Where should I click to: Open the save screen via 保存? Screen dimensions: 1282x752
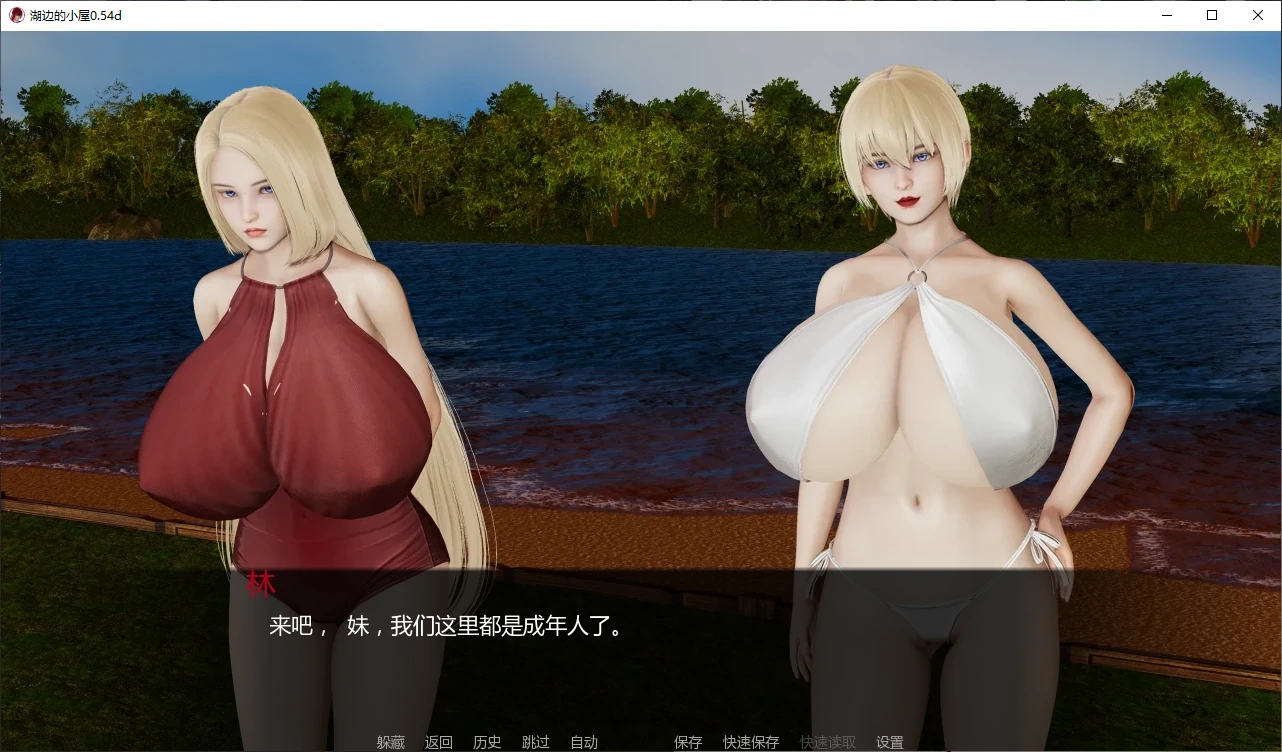[x=688, y=742]
